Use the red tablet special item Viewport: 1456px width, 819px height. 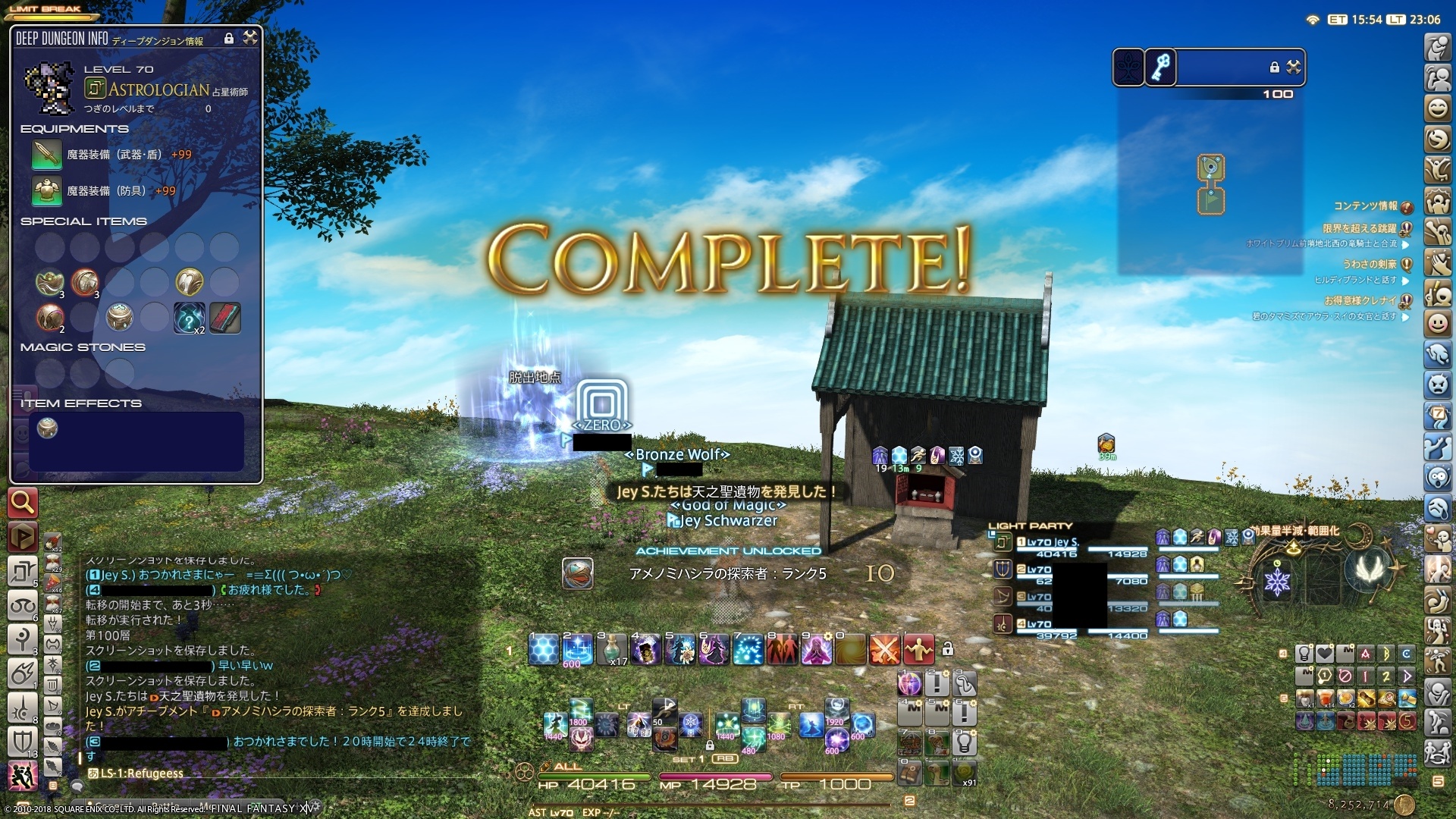pyautogui.click(x=224, y=318)
